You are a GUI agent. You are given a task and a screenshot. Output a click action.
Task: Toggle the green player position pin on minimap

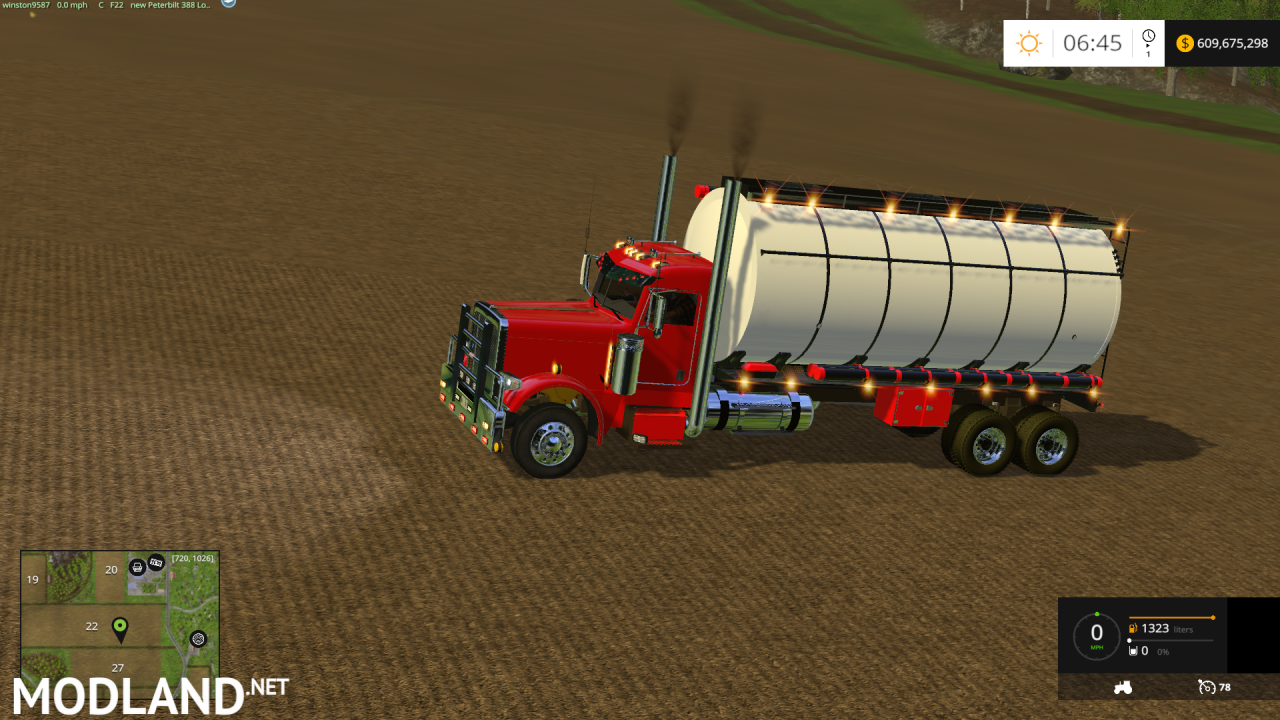(x=120, y=626)
